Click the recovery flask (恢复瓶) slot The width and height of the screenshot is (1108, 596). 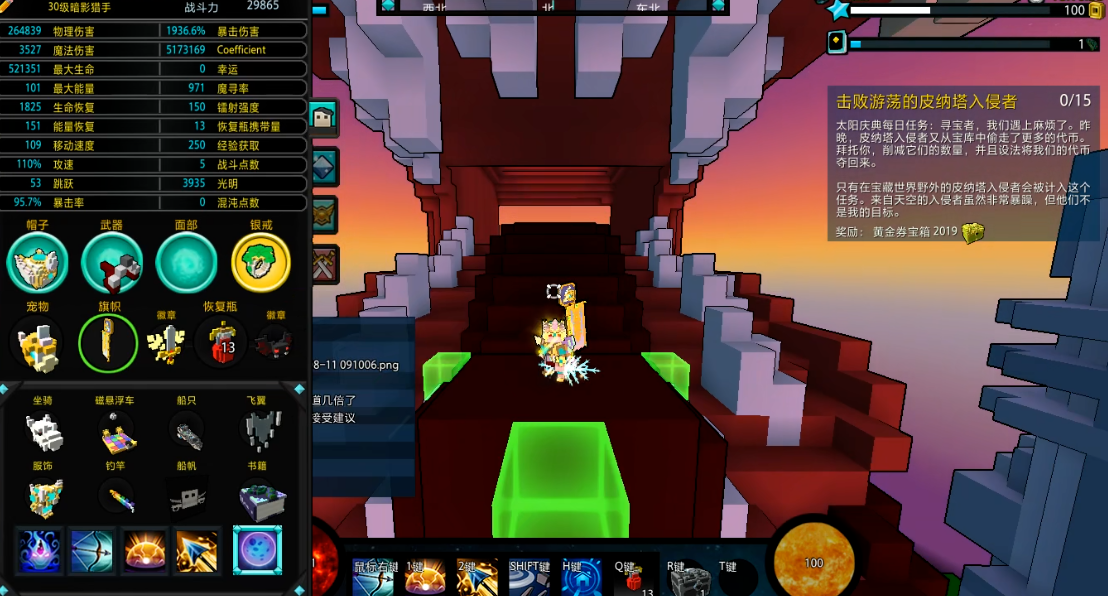pos(221,343)
